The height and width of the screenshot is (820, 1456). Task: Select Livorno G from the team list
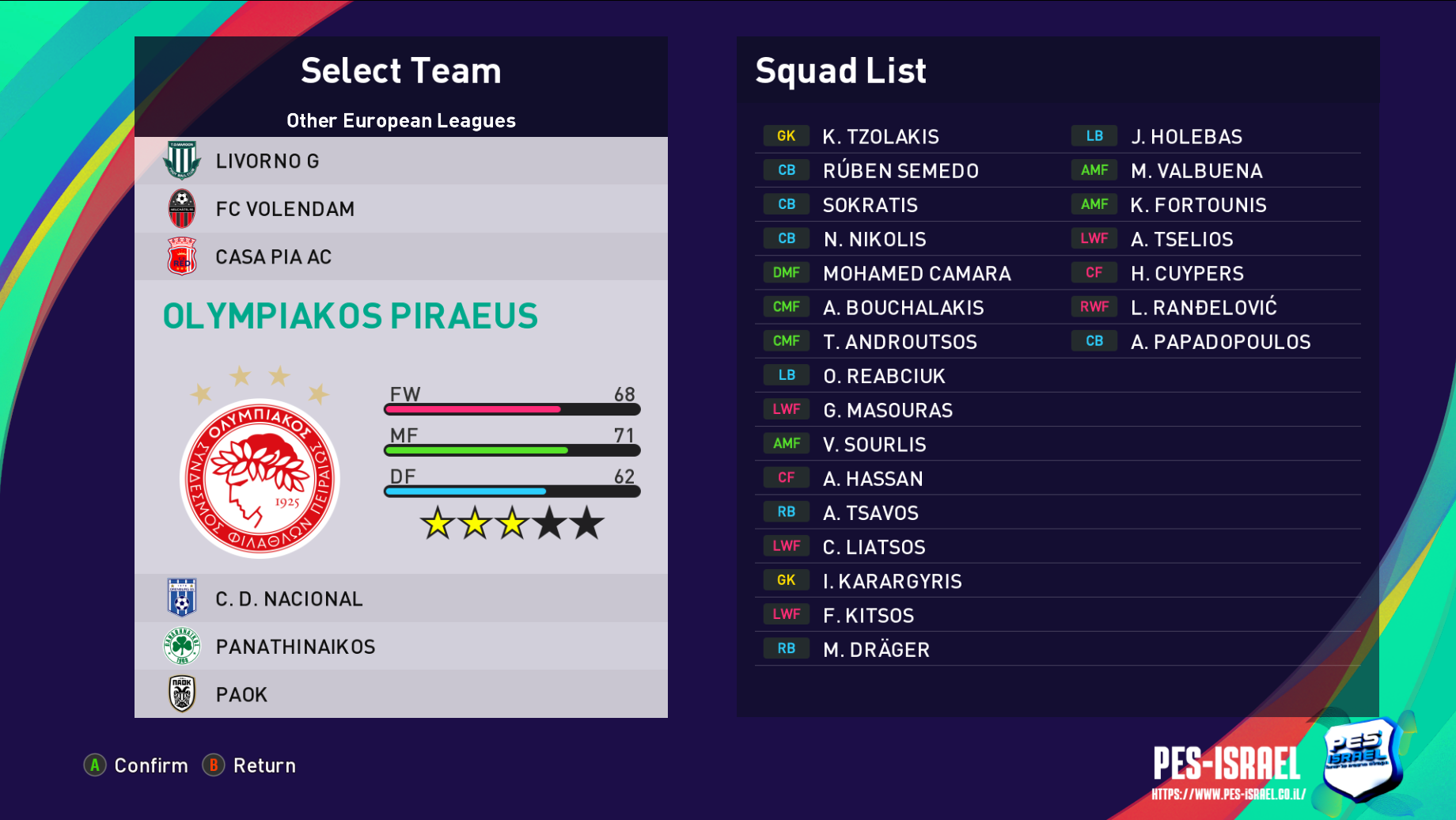(400, 161)
